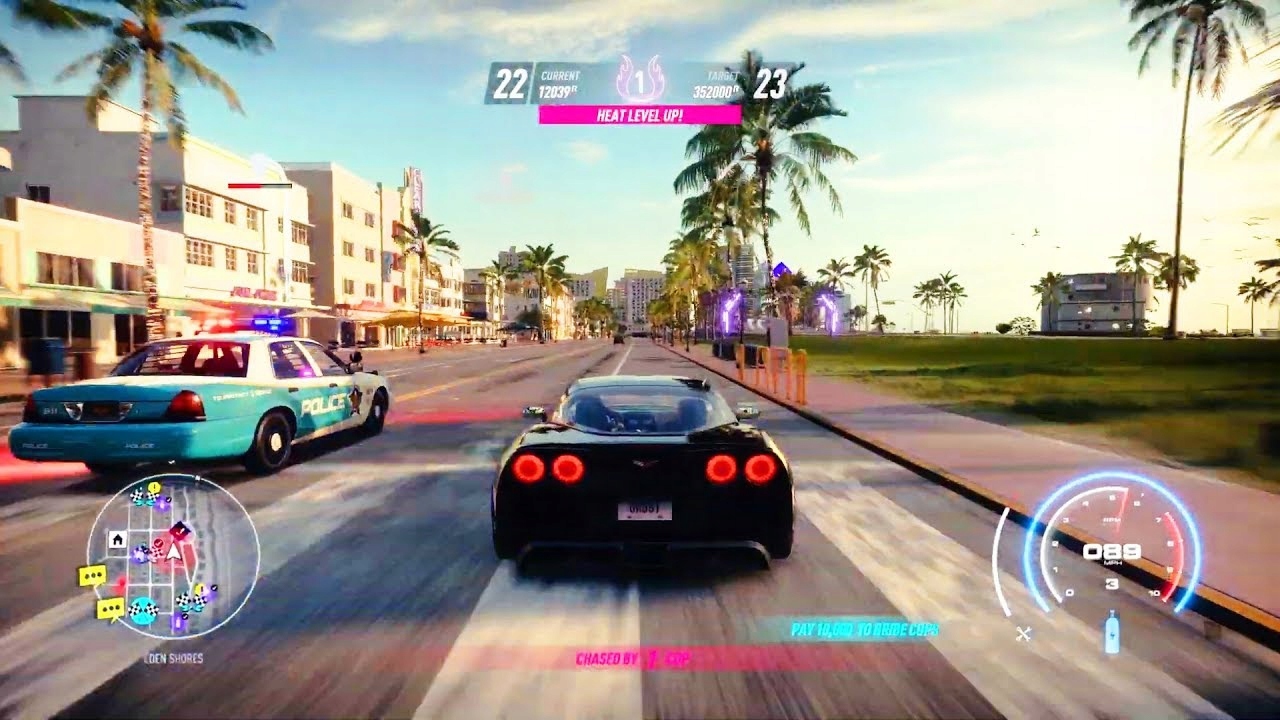
Task: Click the large cyan race flag marker
Action: [144, 610]
